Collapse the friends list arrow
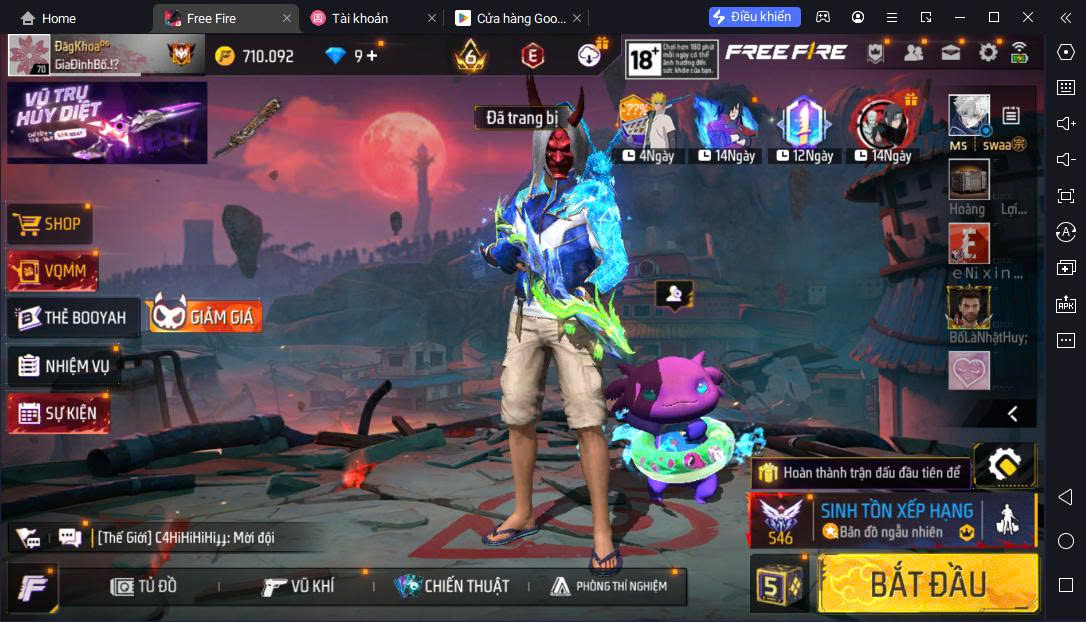 1012,413
